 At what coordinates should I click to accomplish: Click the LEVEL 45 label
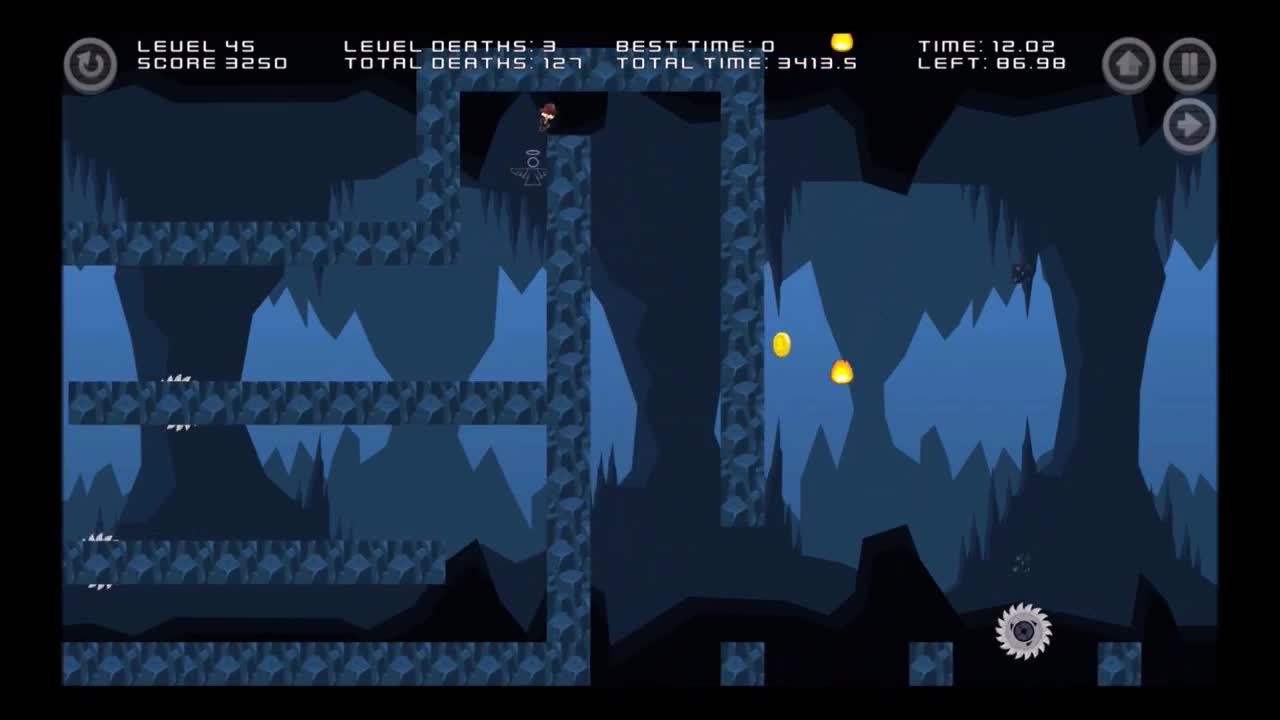pyautogui.click(x=197, y=45)
